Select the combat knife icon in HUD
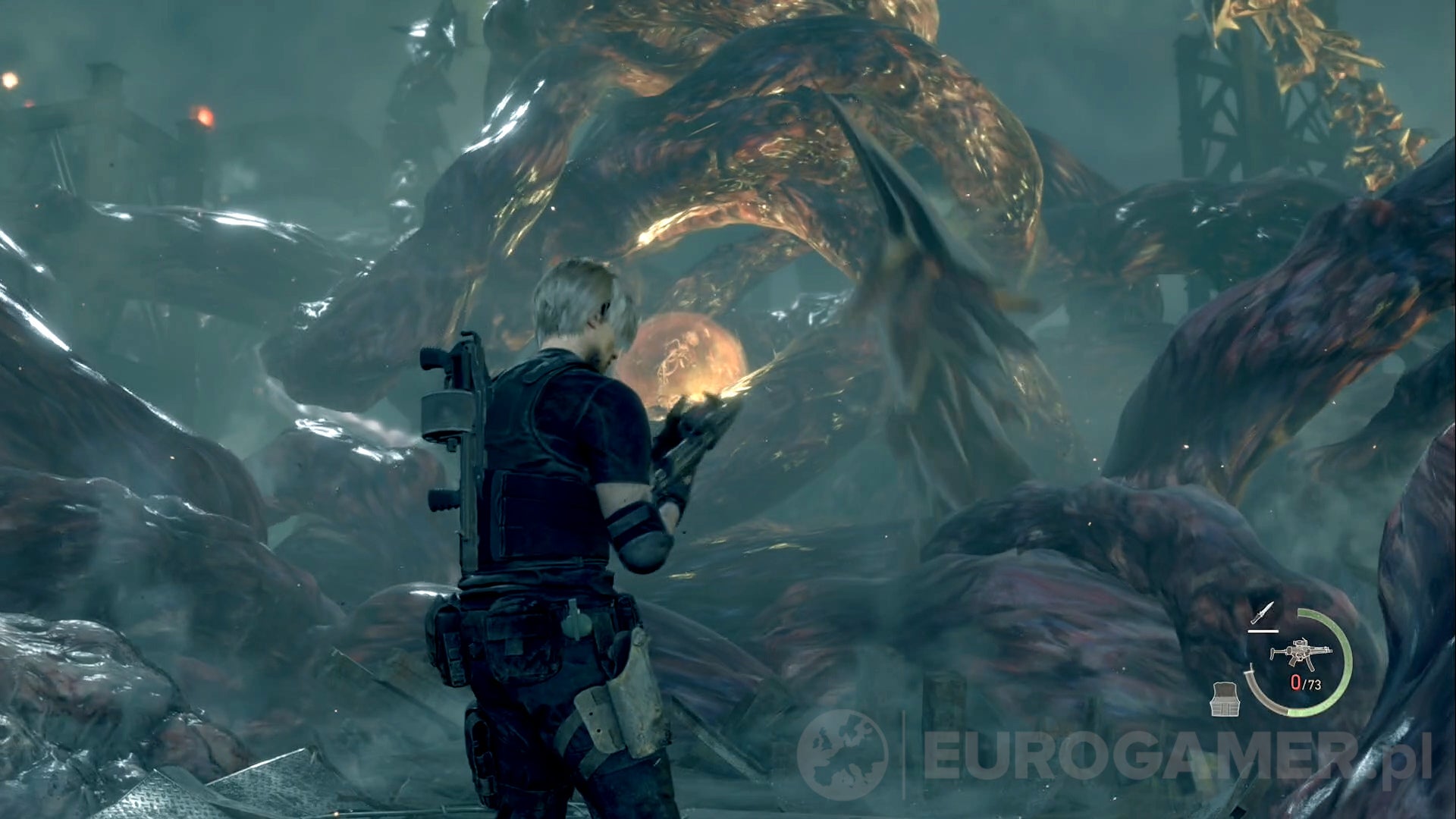Viewport: 1456px width, 819px height. [1262, 613]
